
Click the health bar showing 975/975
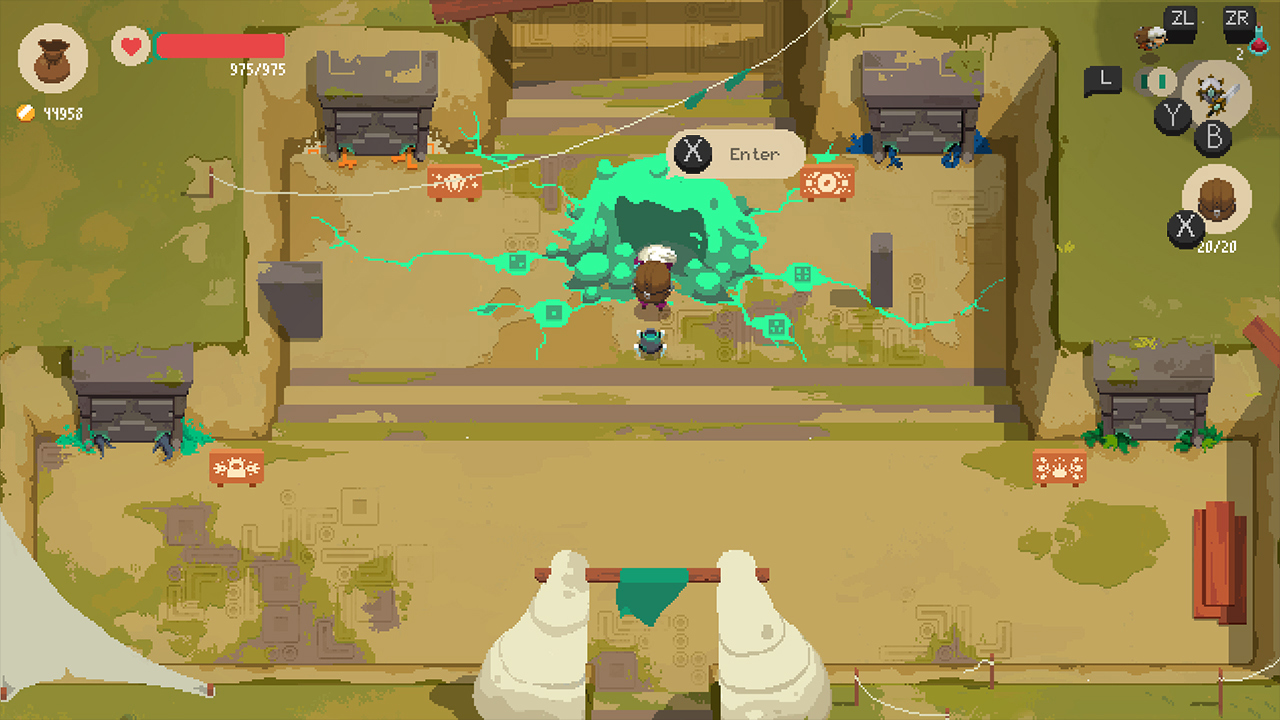pos(220,45)
